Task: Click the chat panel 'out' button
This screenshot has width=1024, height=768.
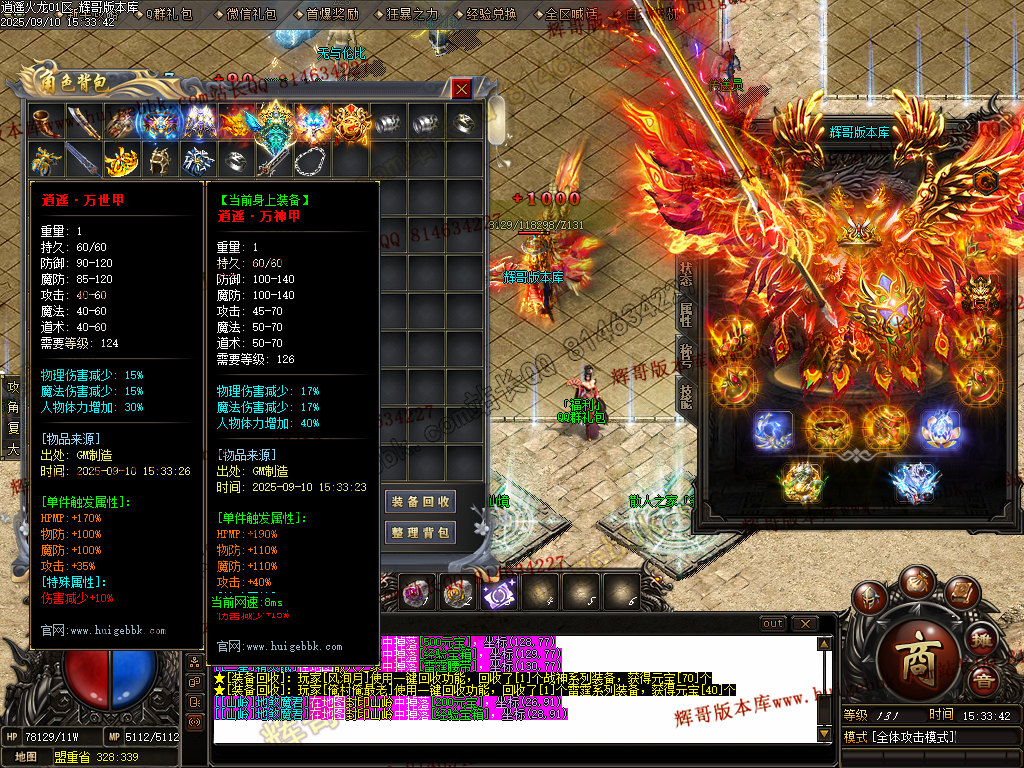Action: coord(773,623)
